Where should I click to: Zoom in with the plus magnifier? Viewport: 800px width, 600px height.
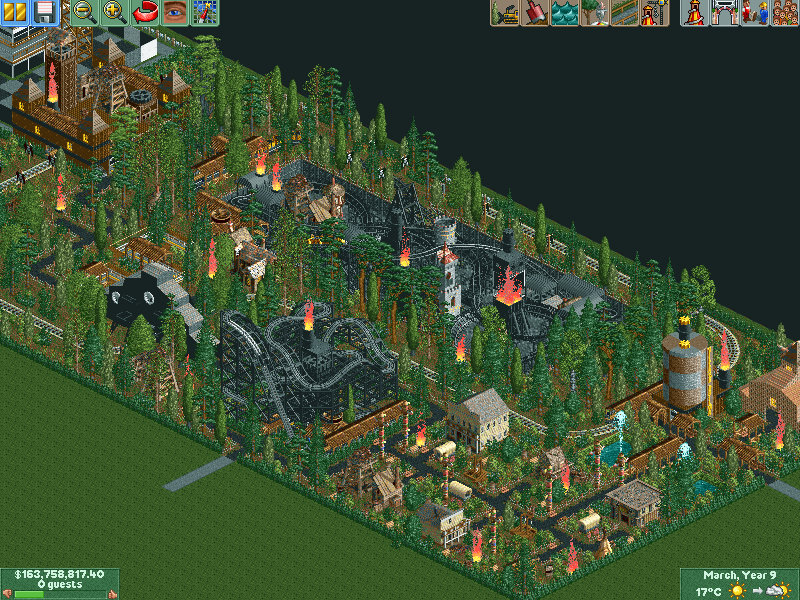115,13
